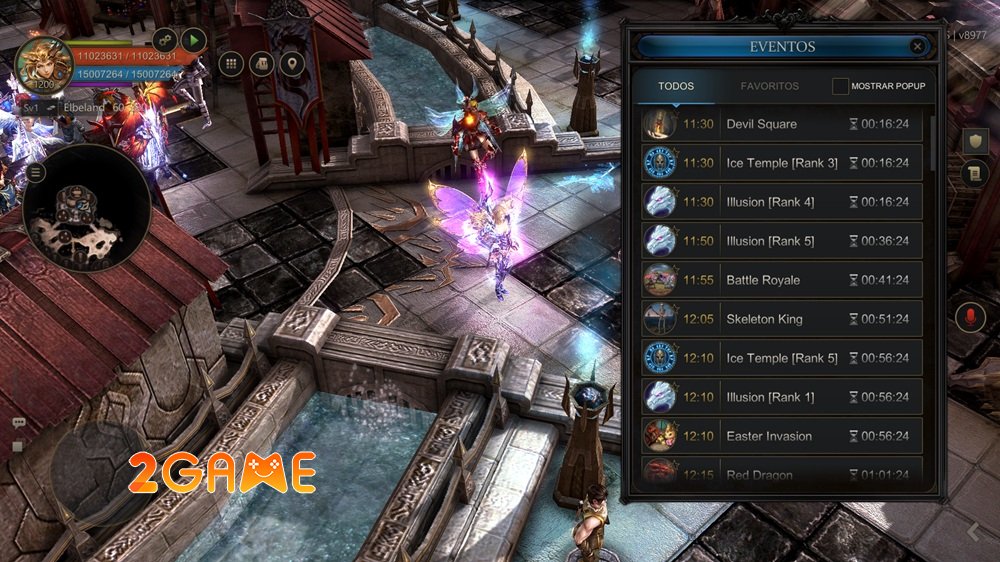Select the Todos tab

click(676, 86)
